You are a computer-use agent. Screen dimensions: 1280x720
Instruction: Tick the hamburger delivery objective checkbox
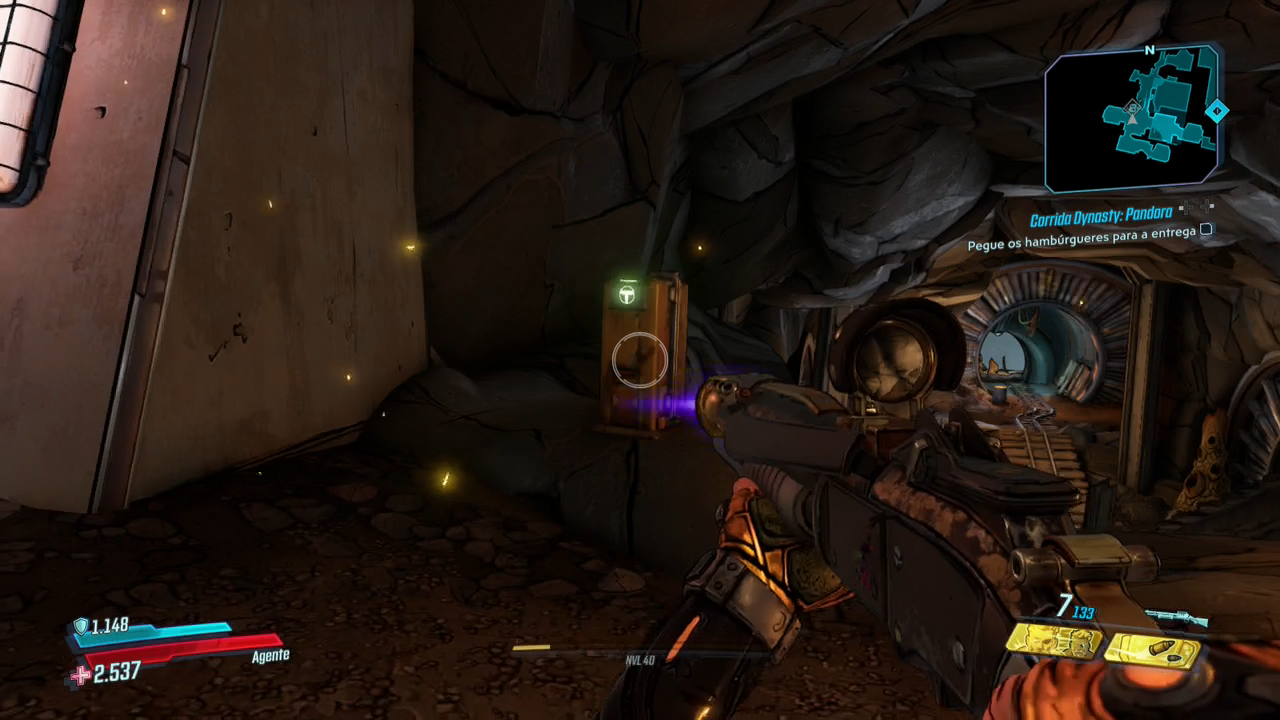point(1206,230)
